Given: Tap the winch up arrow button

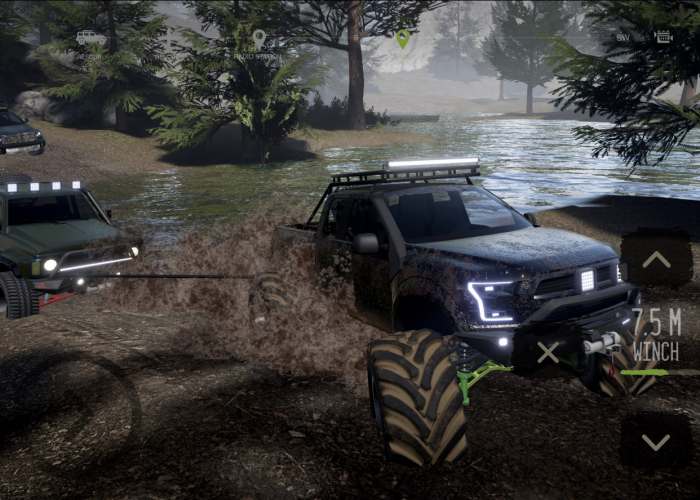Looking at the screenshot, I should 656,260.
